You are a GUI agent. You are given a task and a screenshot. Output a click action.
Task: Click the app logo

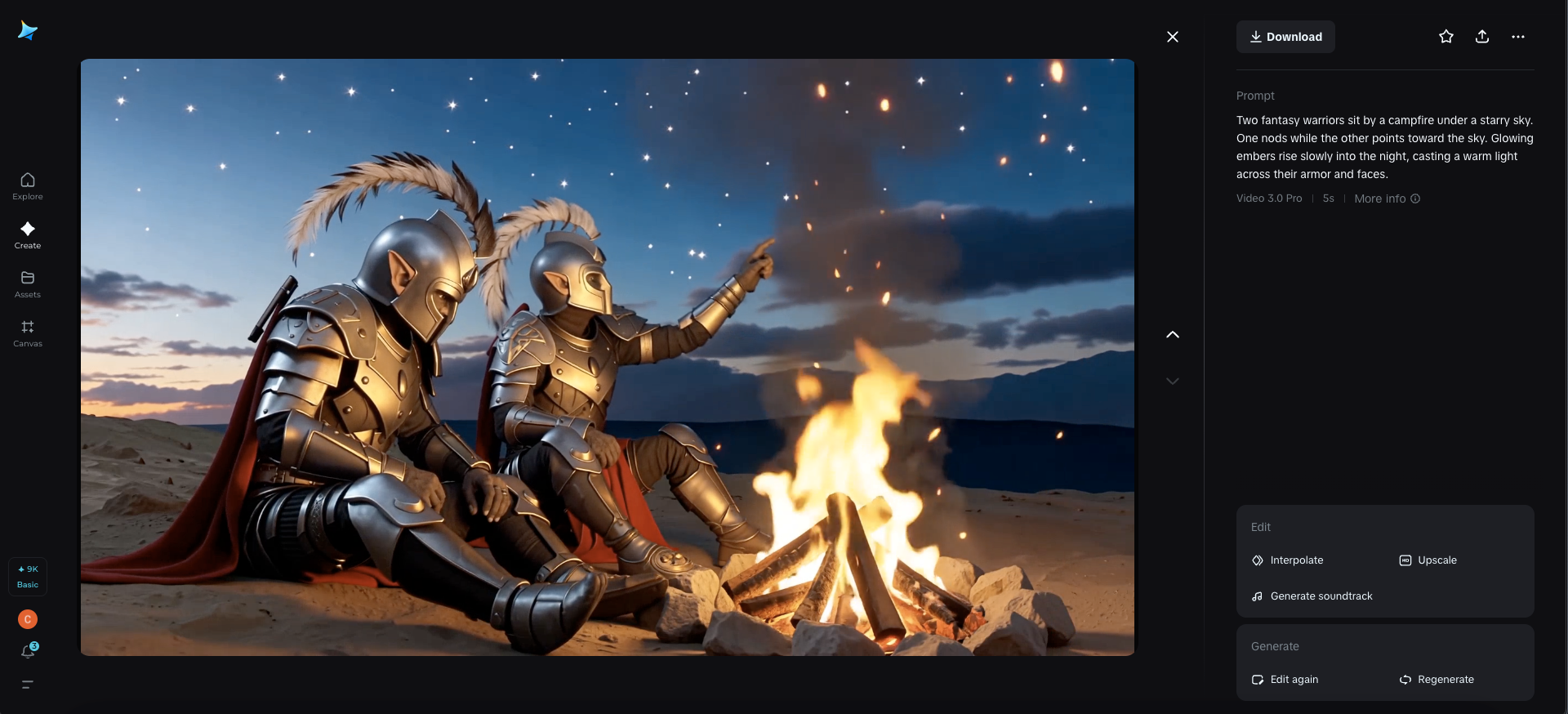[x=27, y=30]
